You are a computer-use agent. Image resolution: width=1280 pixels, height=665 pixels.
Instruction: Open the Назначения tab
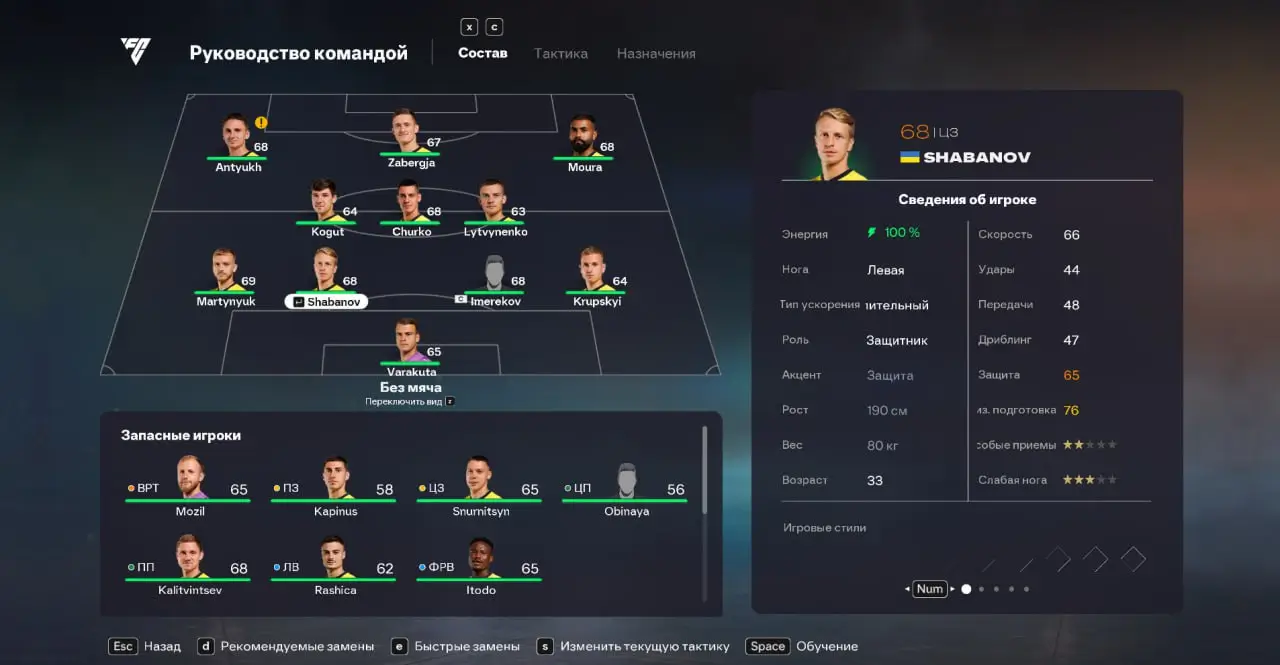[656, 53]
